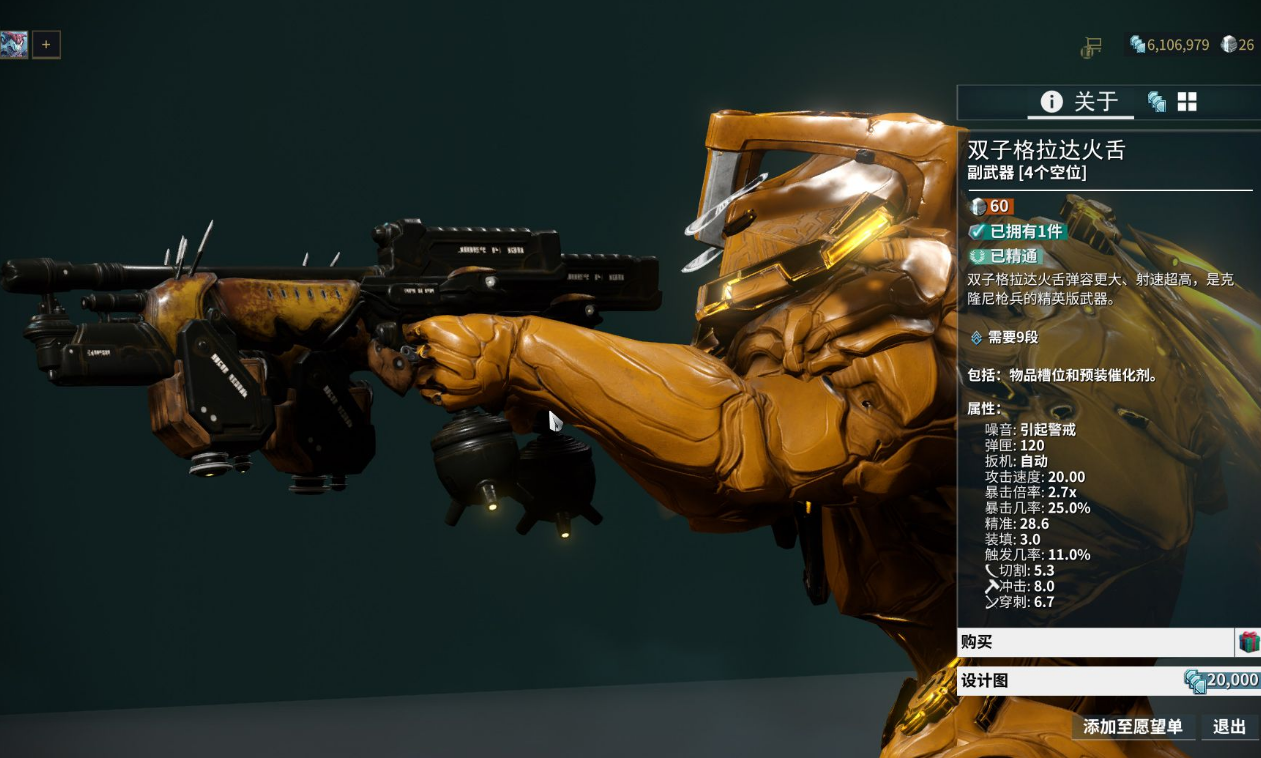Select the 关于 (About) tab

pos(1080,101)
